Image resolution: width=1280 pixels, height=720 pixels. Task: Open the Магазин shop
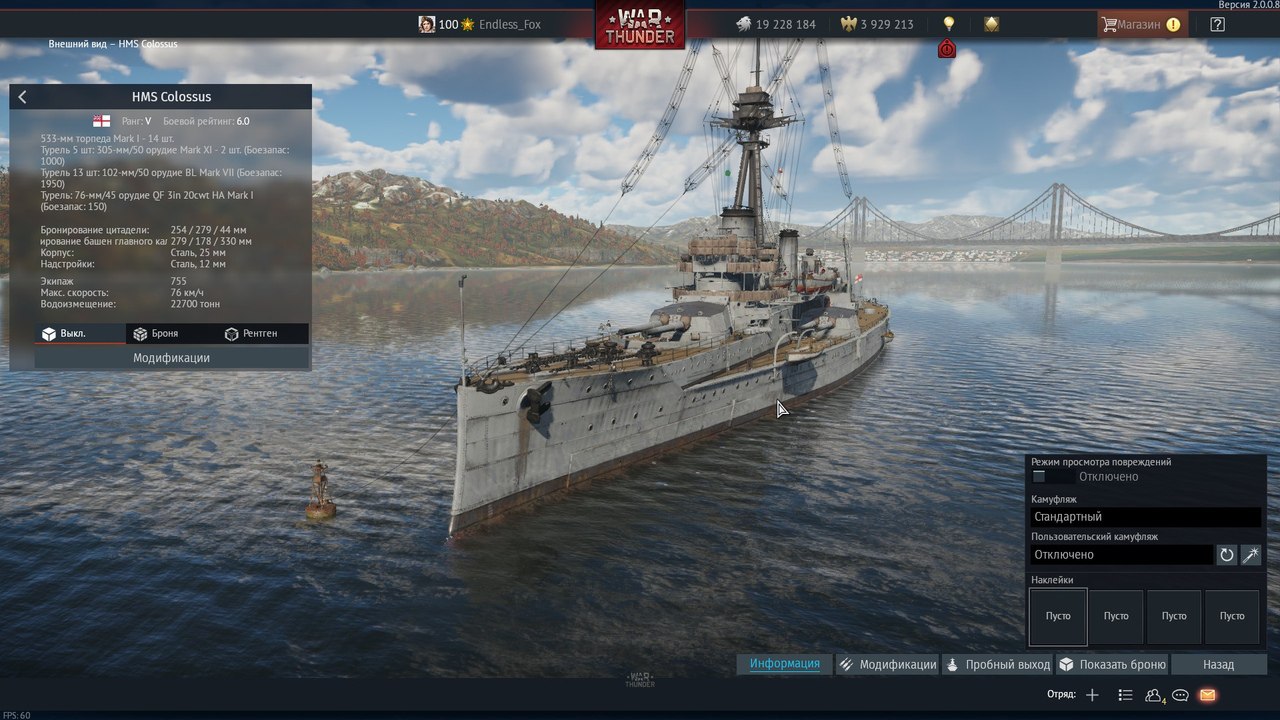1141,24
